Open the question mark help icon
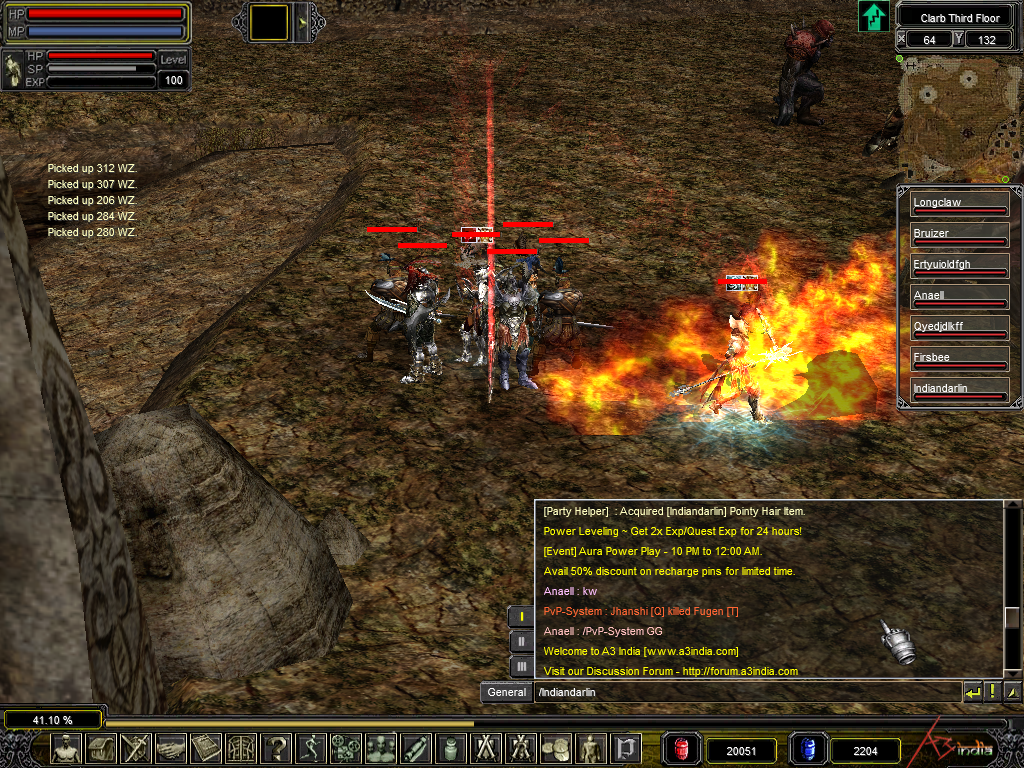 [277, 748]
